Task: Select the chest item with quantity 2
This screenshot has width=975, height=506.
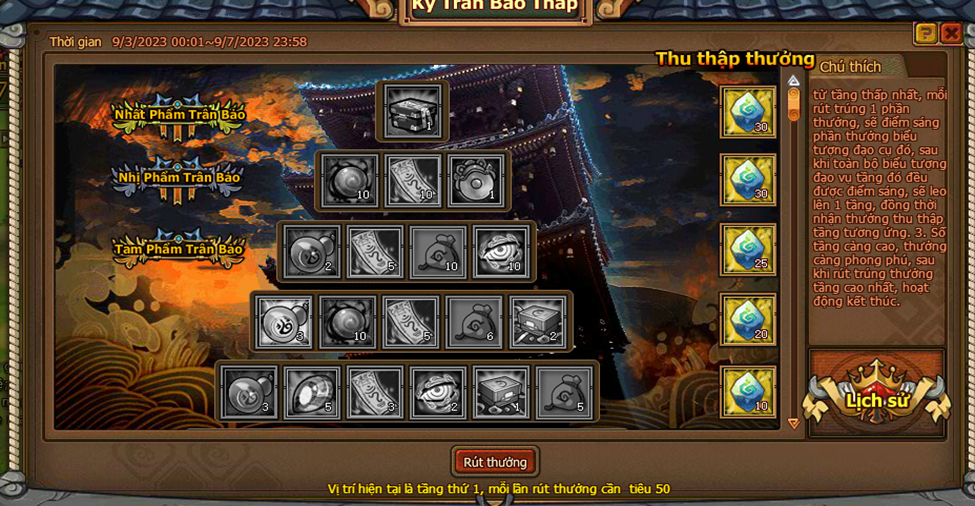Action: (x=539, y=322)
